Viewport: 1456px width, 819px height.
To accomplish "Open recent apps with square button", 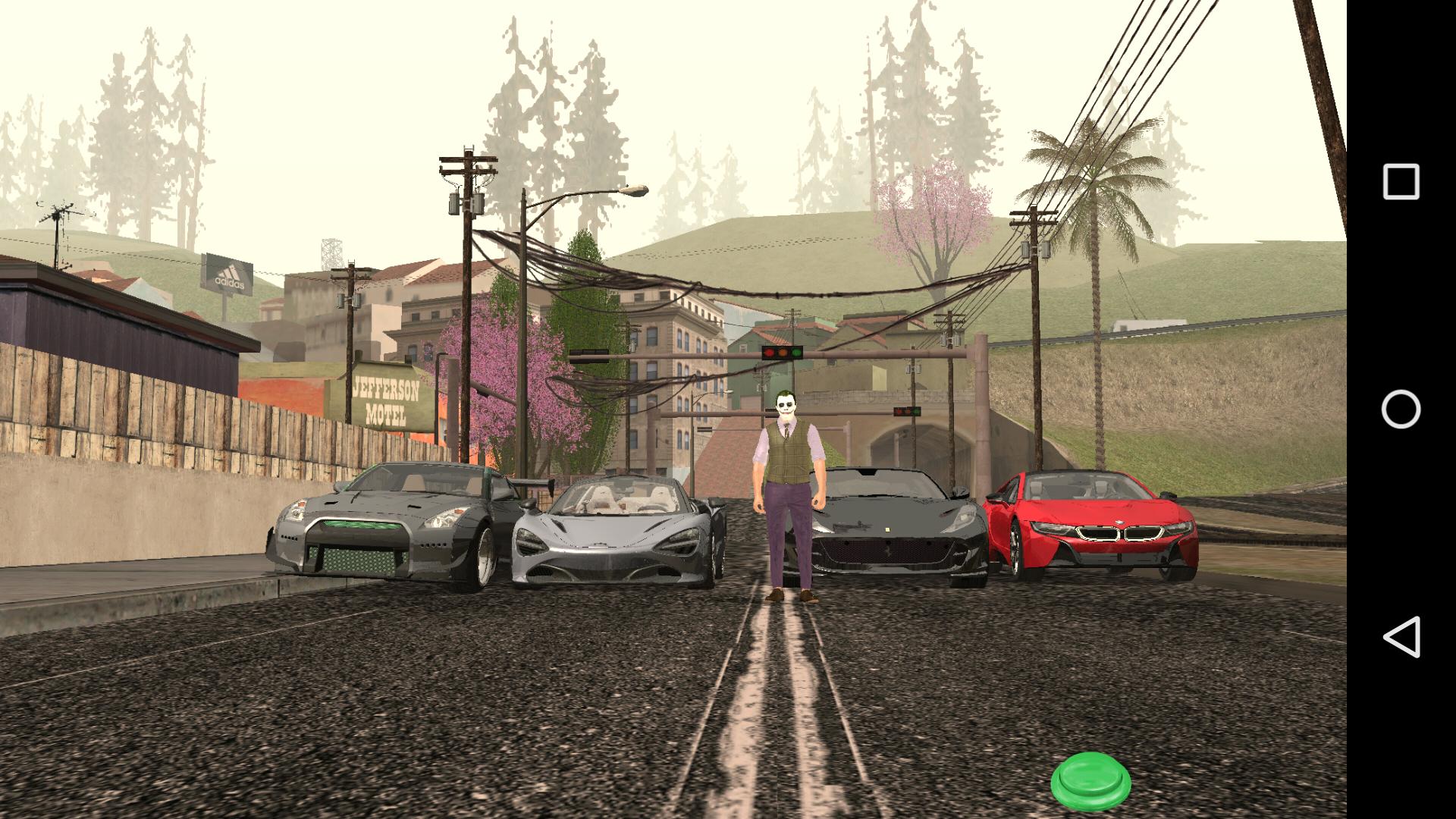I will 1403,180.
